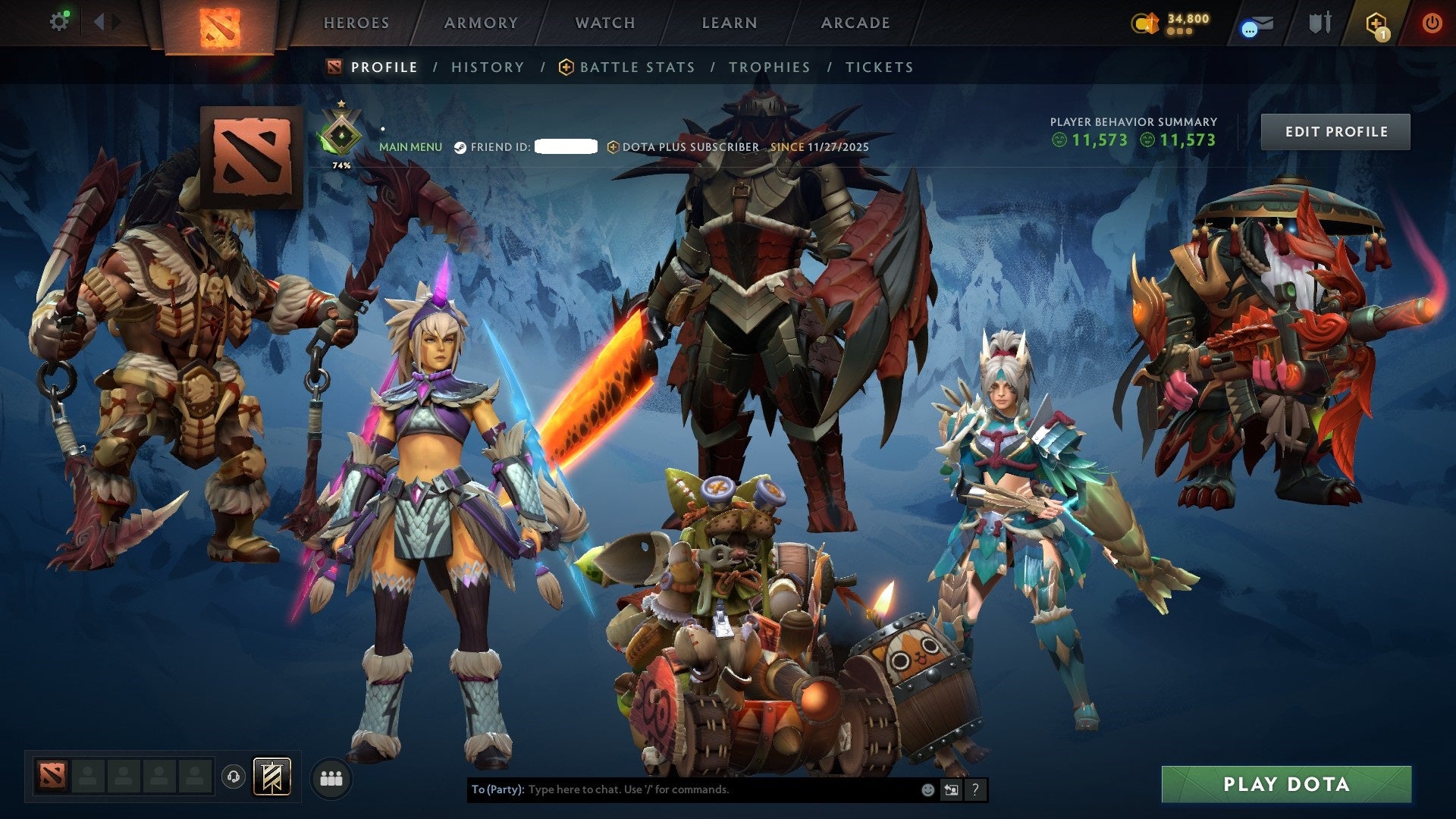This screenshot has width=1456, height=819.
Task: Click the power/exit Dota icon
Action: [x=1433, y=24]
